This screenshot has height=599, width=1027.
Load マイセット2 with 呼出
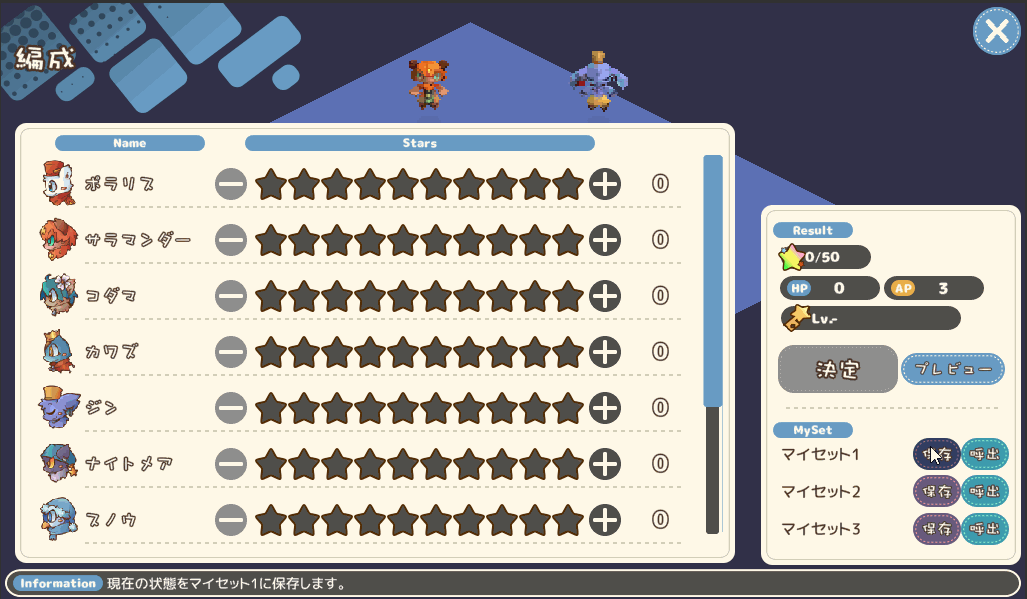click(x=985, y=492)
